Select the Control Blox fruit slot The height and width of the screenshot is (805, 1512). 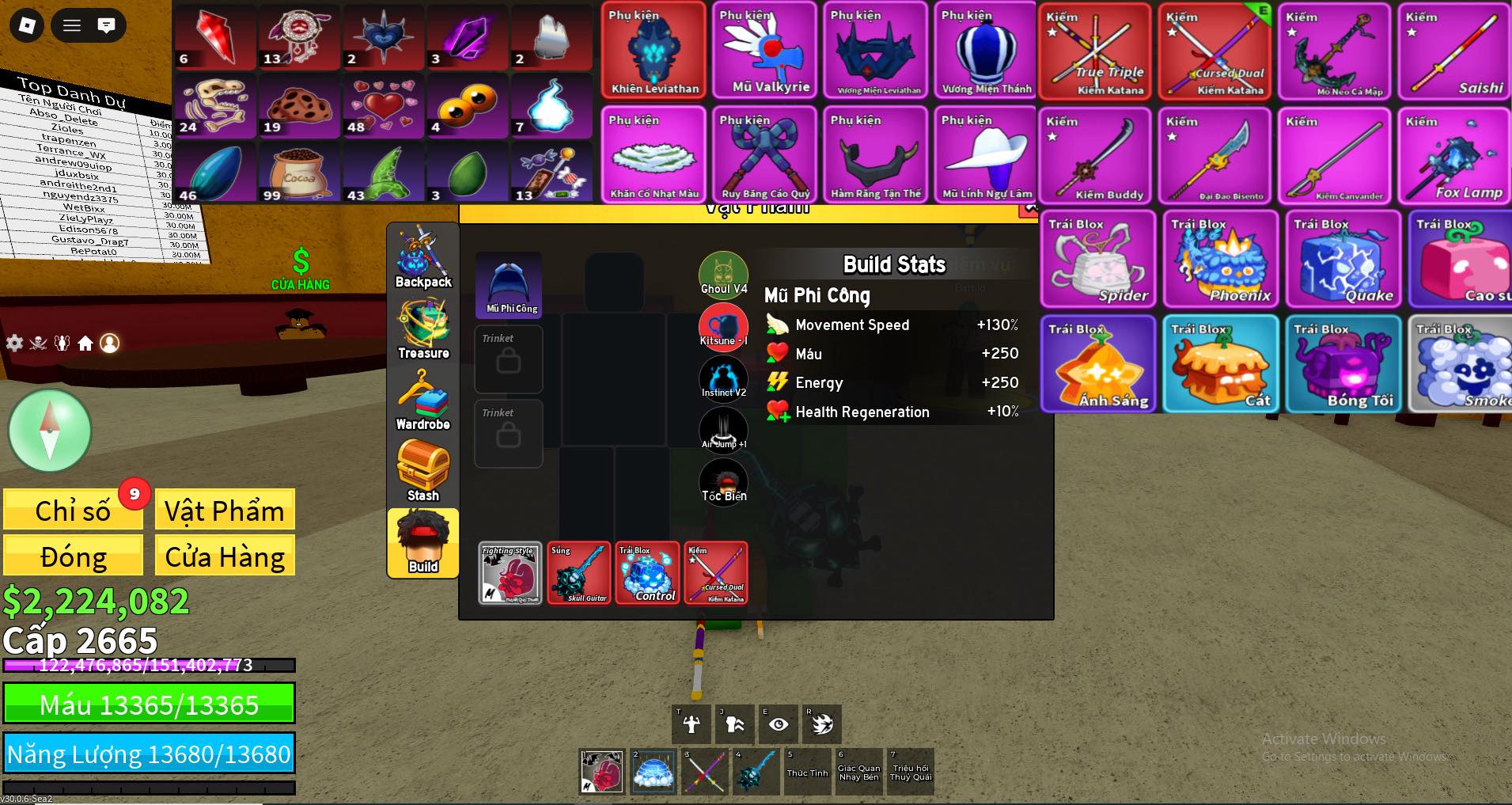647,573
